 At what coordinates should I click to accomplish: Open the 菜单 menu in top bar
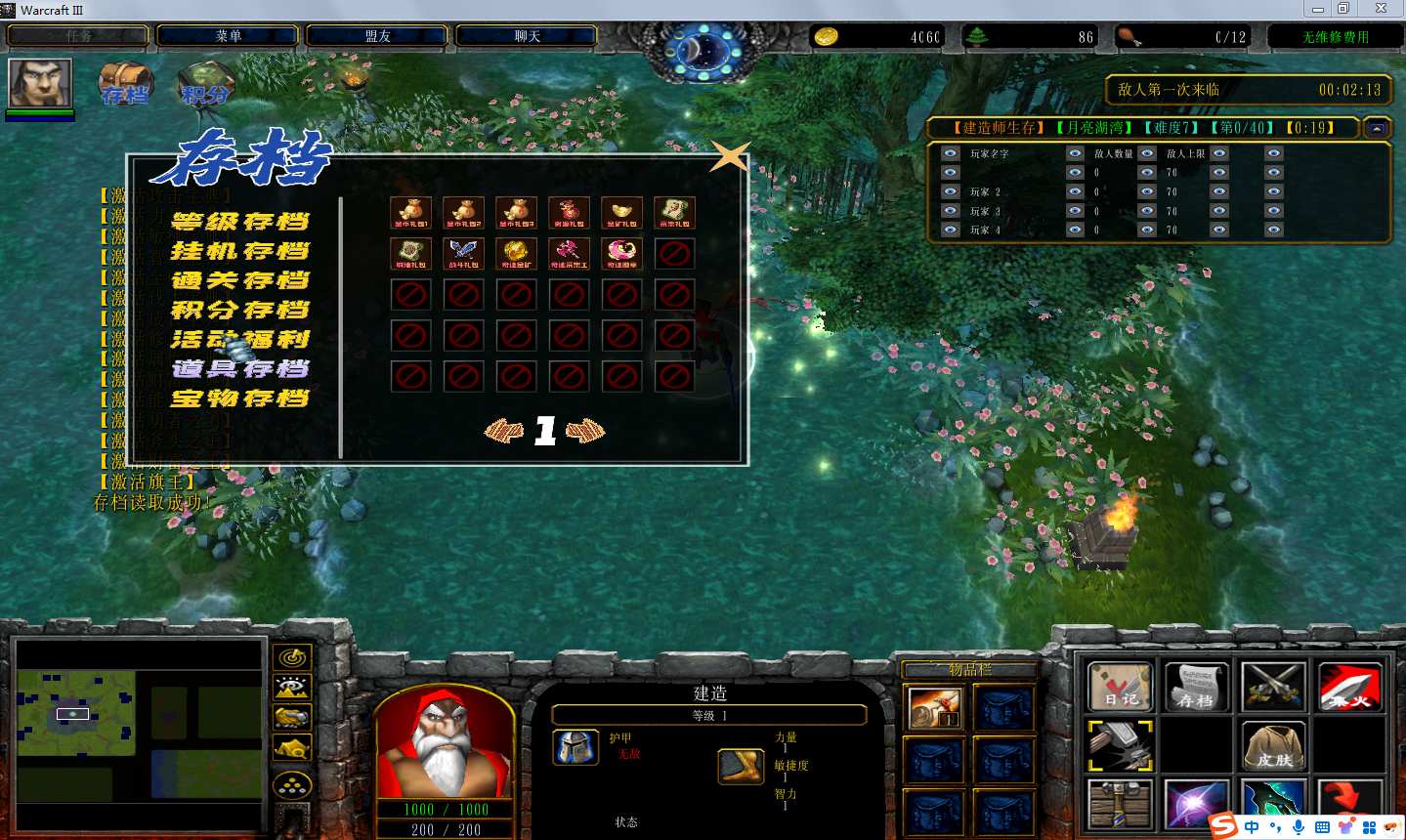click(228, 36)
